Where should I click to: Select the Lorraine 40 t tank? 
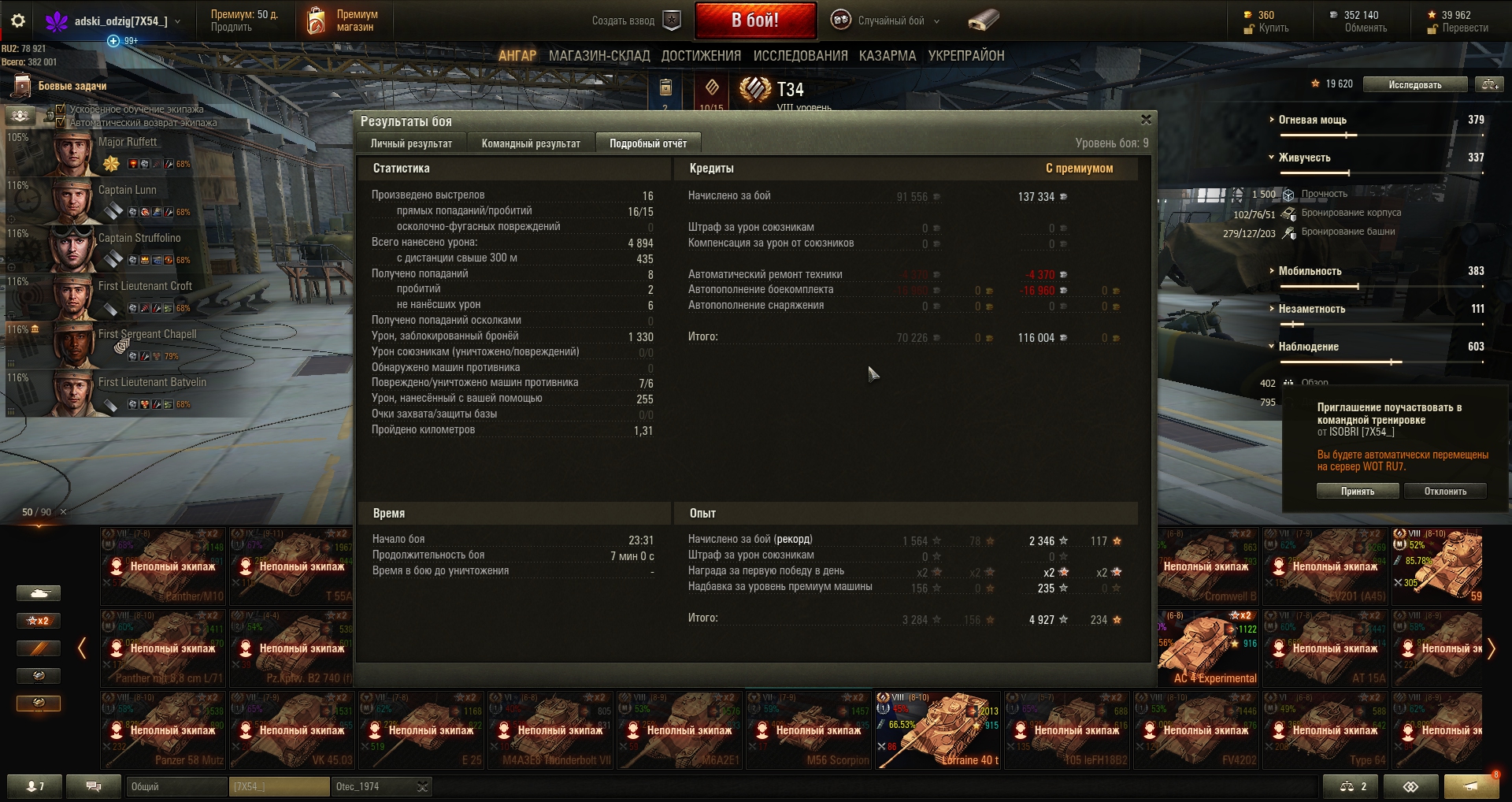[x=937, y=730]
